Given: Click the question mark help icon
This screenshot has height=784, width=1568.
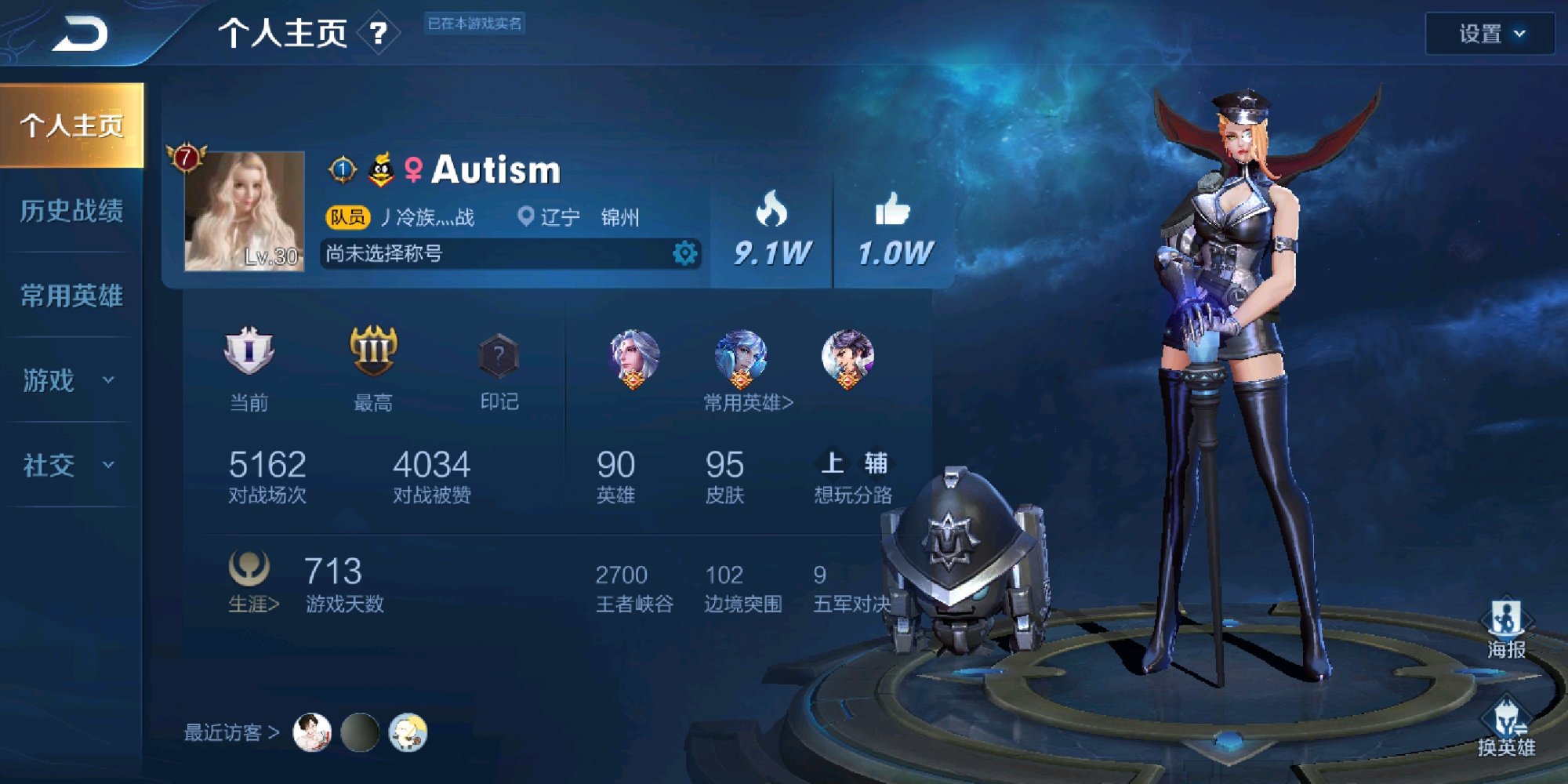Looking at the screenshot, I should pyautogui.click(x=379, y=33).
